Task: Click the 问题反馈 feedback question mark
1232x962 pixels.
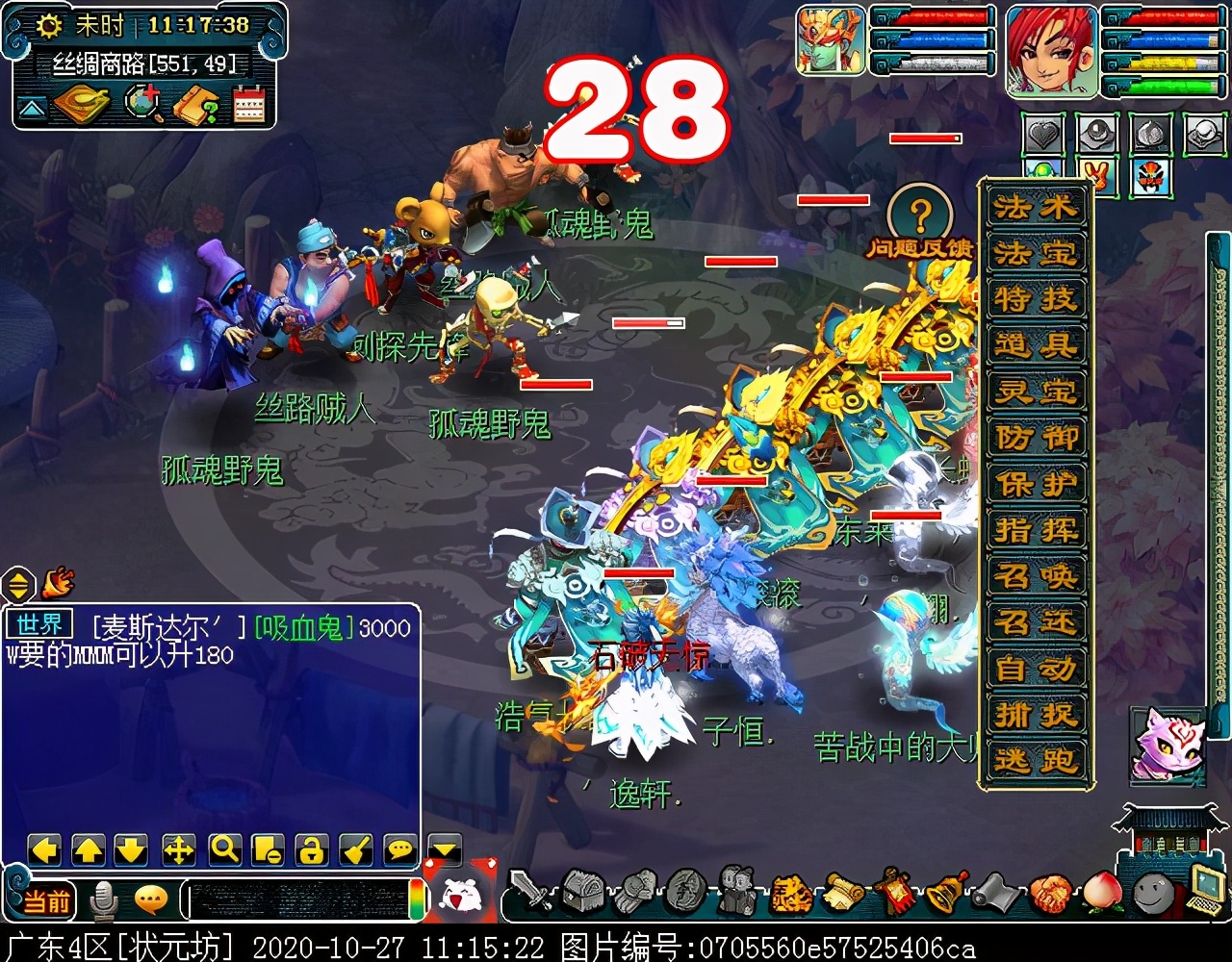Action: (x=920, y=214)
